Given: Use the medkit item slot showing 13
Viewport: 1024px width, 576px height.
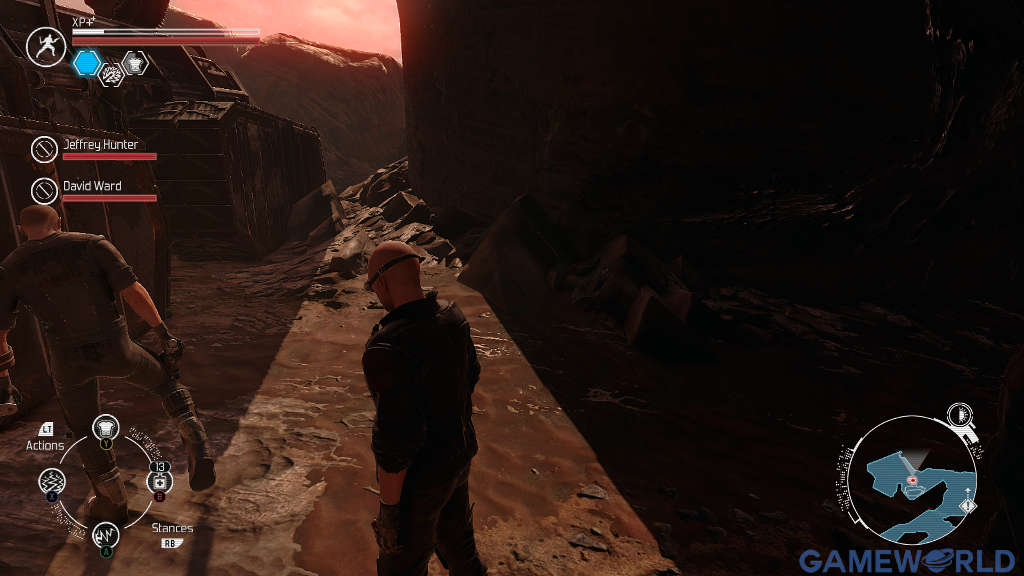Looking at the screenshot, I should pos(159,483).
